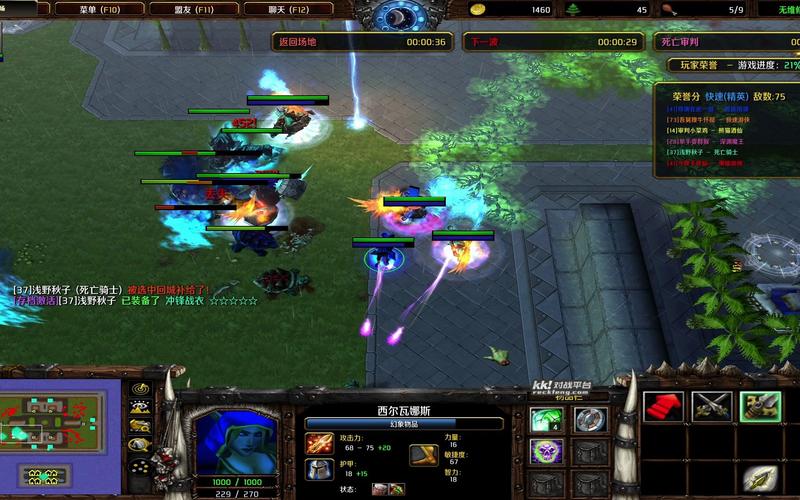The image size is (800, 500).
Task: Activate the red arrow Move command
Action: pyautogui.click(x=663, y=406)
